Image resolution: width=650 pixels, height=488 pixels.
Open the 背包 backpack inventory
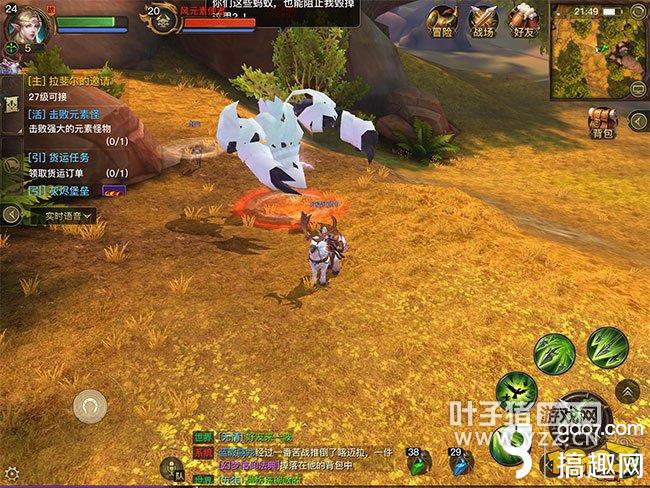(x=602, y=122)
